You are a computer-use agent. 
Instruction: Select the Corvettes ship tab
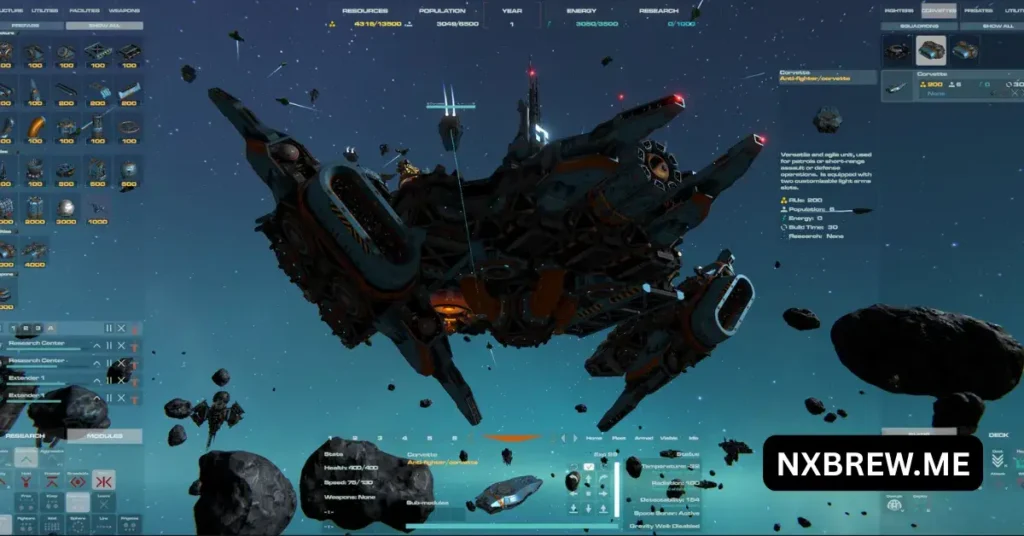[x=938, y=10]
